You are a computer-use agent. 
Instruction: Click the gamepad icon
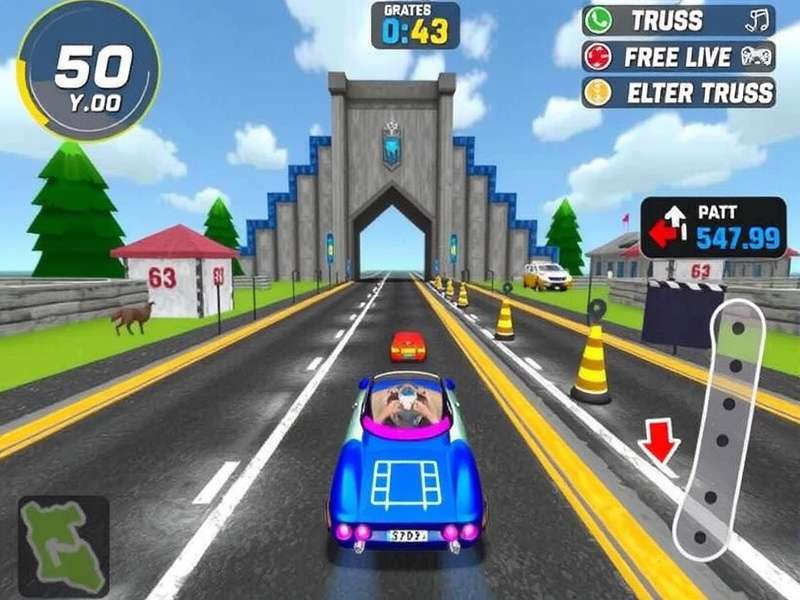pyautogui.click(x=755, y=57)
